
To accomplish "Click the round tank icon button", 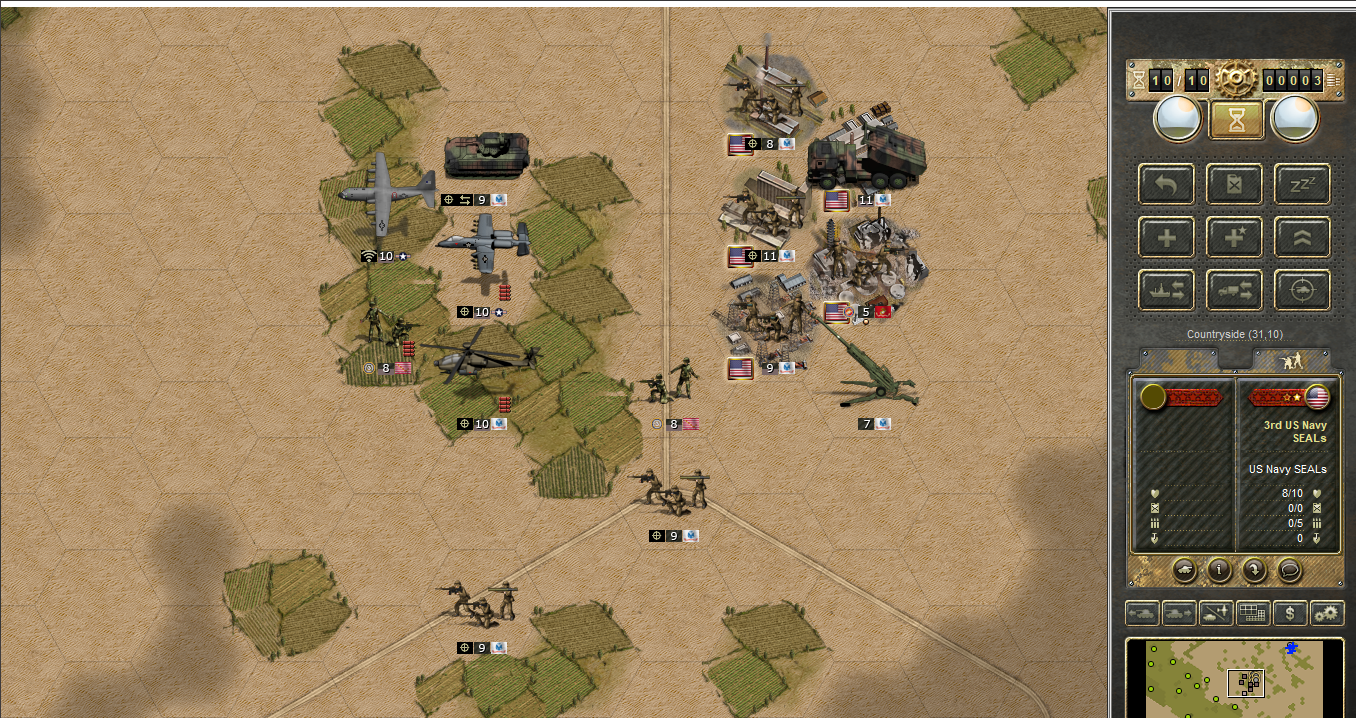I will (1184, 570).
